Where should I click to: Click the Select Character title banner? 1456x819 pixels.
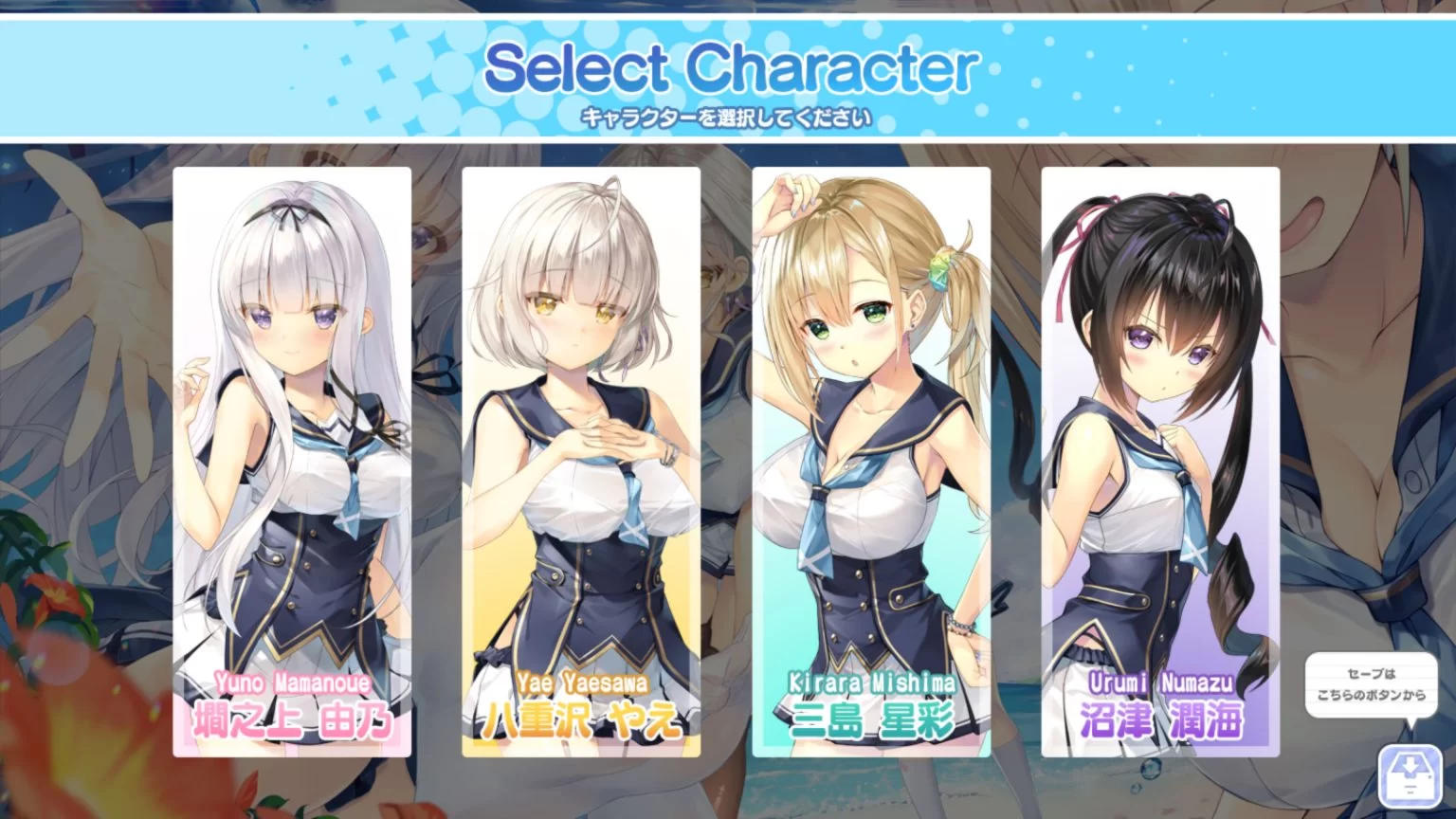tap(728, 66)
